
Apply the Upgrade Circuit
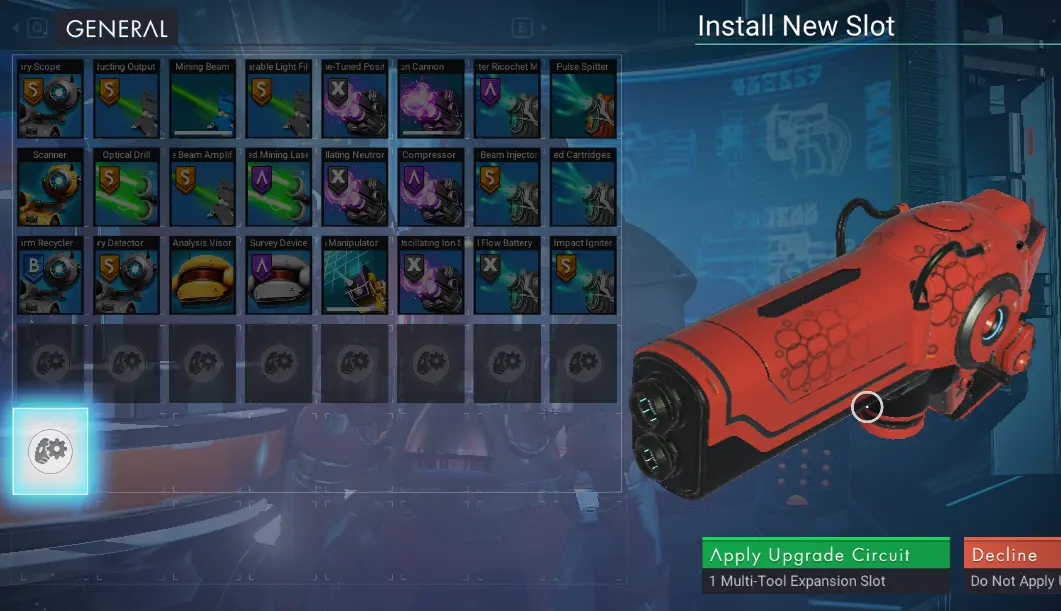tap(825, 555)
